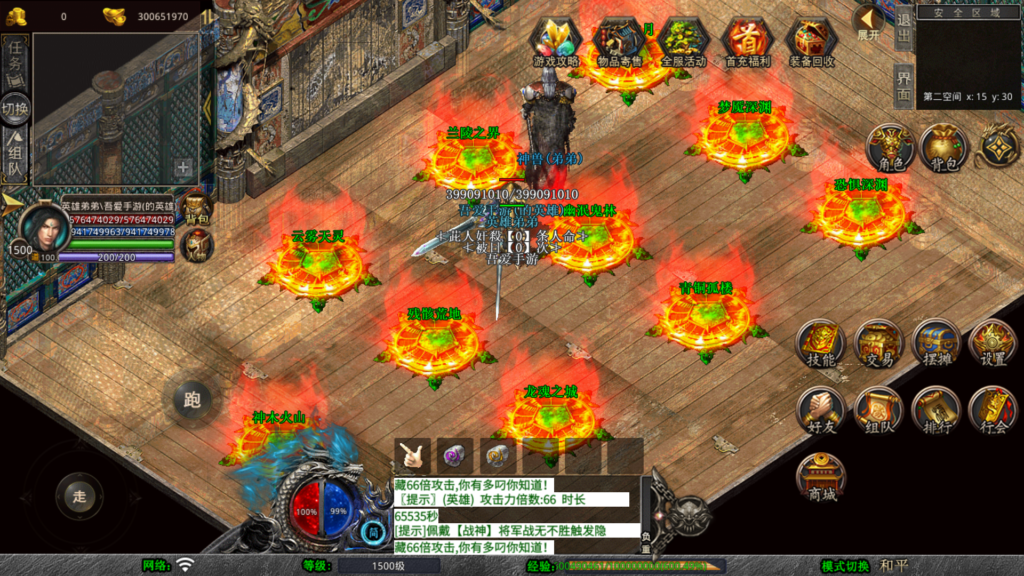Open the 装备回收 equipment recycle chest

click(811, 40)
